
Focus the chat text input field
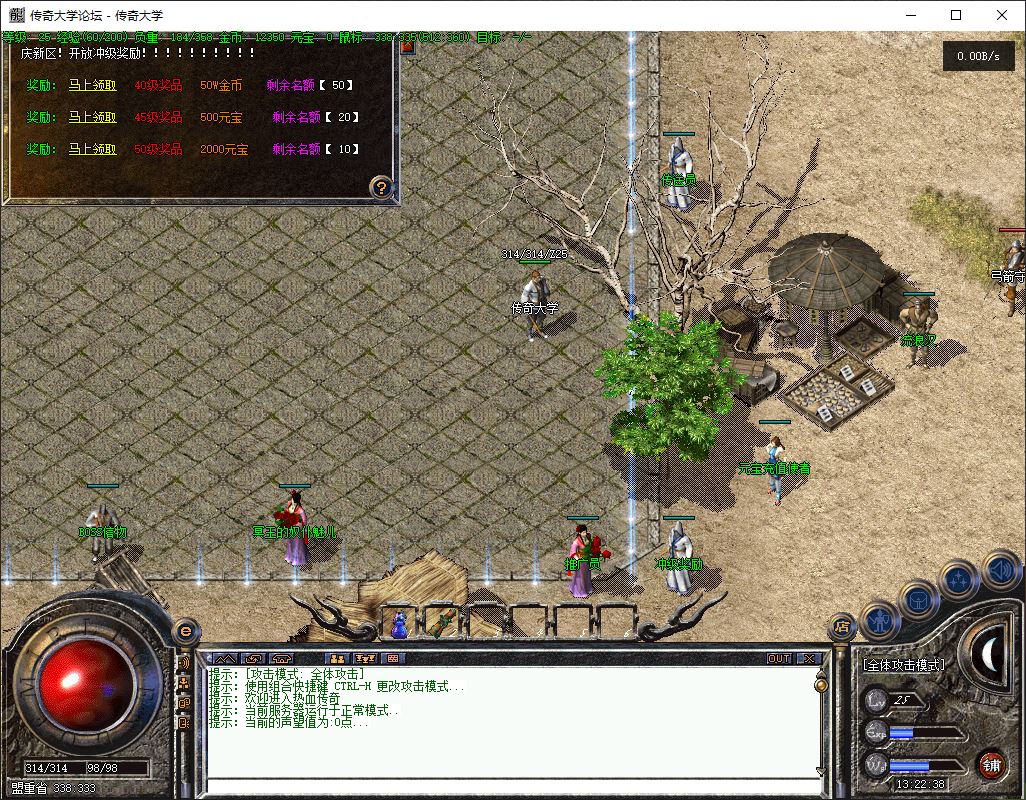tap(510, 785)
